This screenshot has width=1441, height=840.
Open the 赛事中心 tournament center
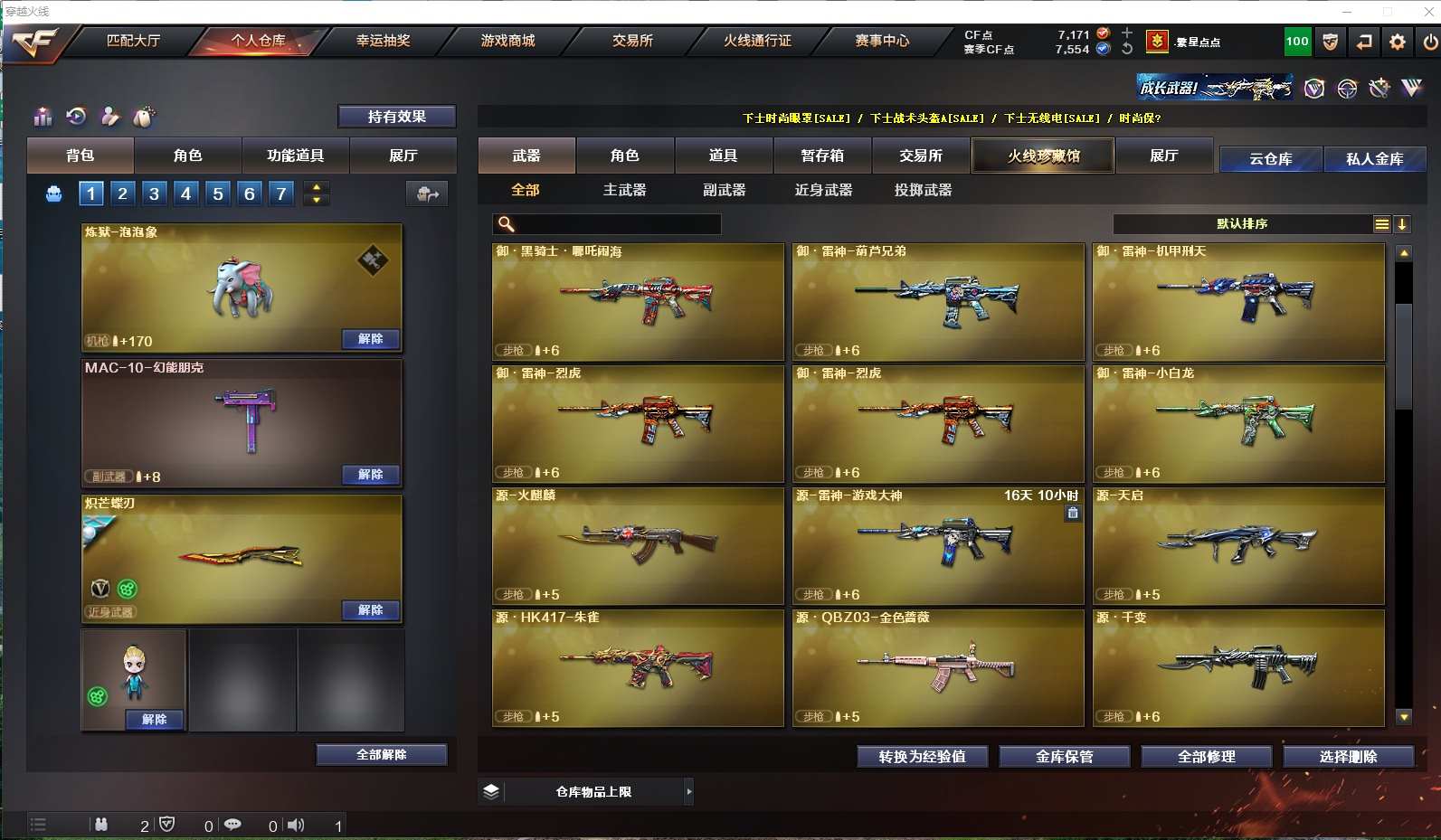tap(882, 41)
